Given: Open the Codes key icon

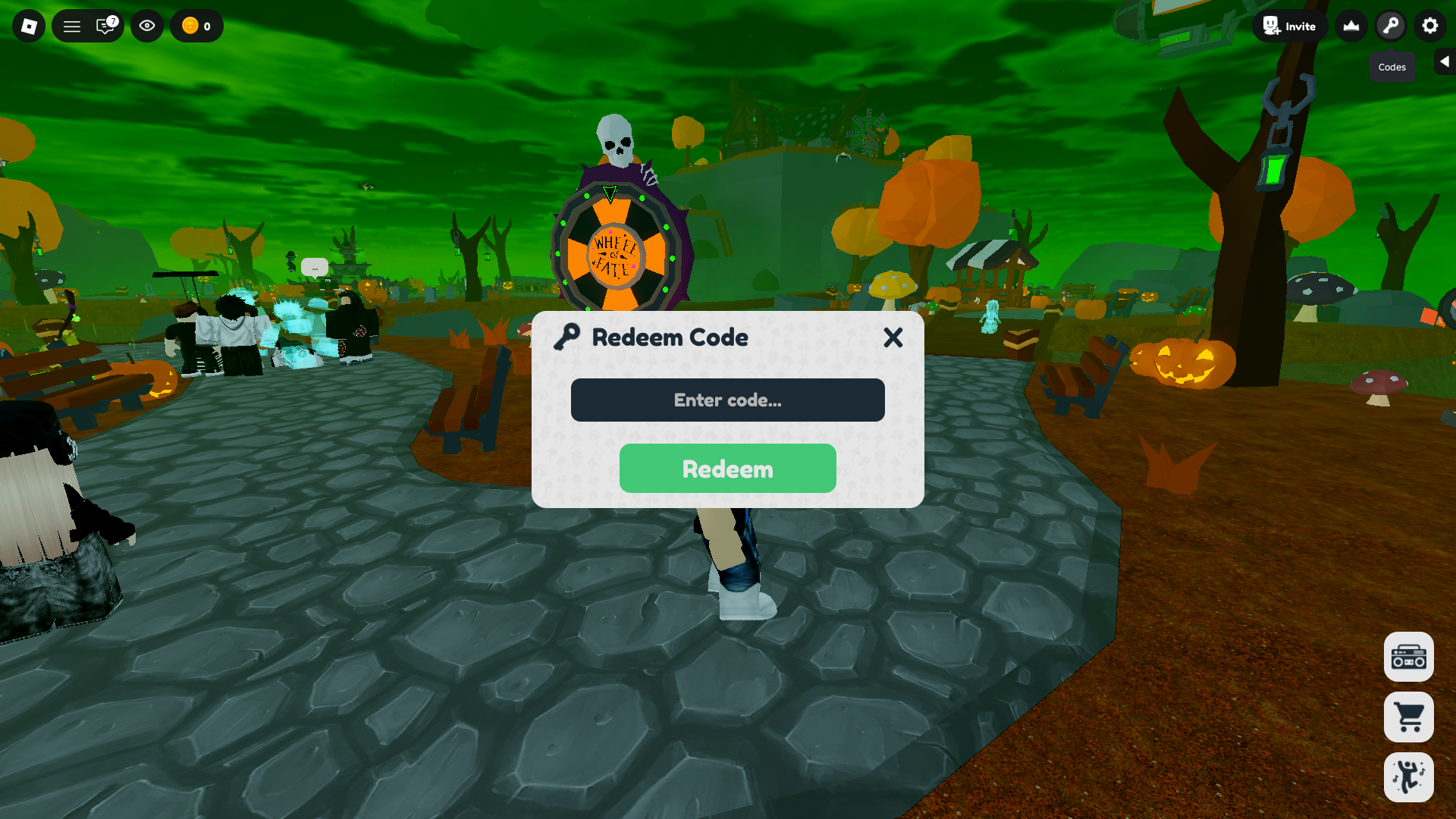Looking at the screenshot, I should click(1390, 25).
